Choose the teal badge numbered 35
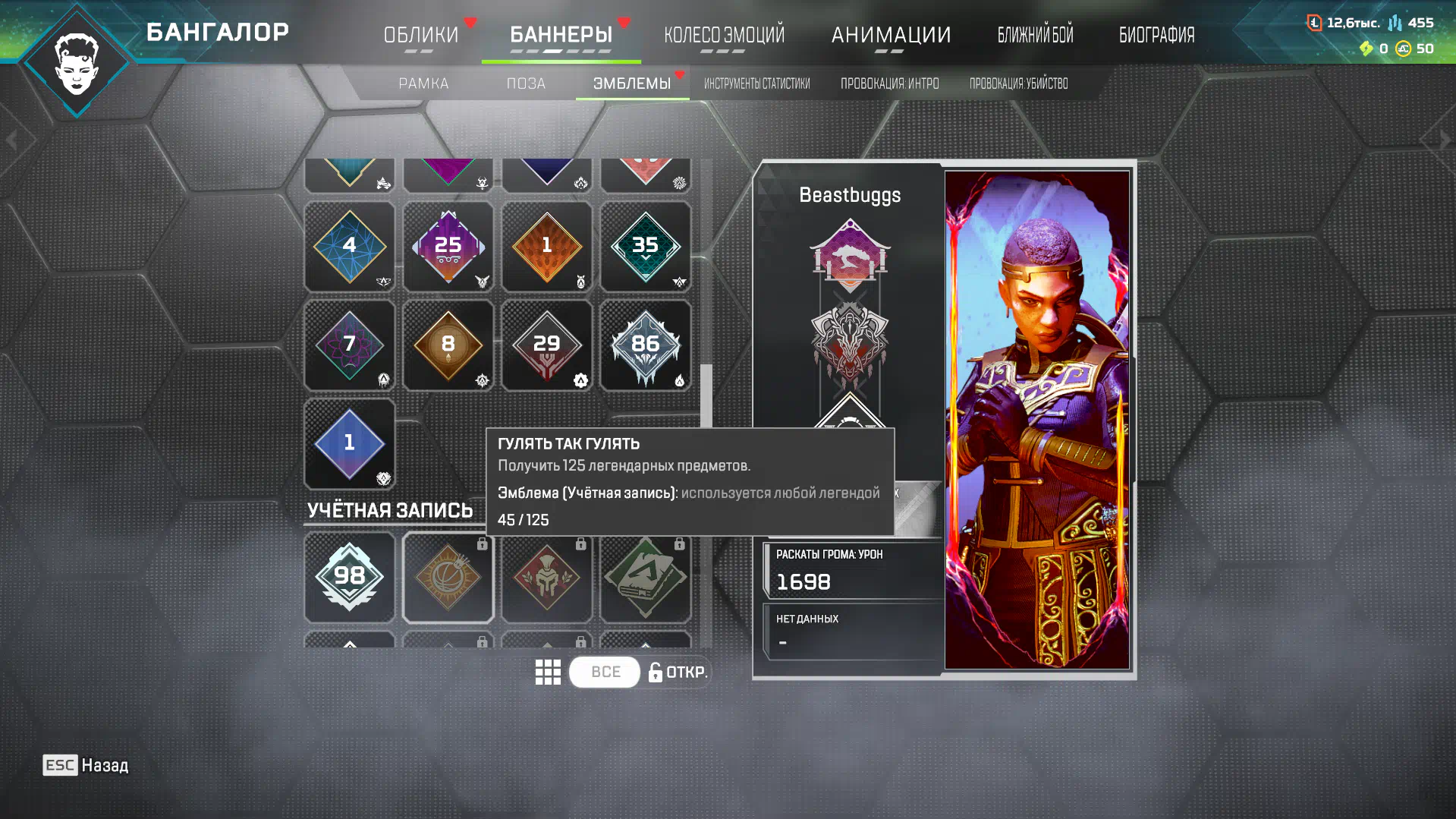The width and height of the screenshot is (1456, 819). pyautogui.click(x=645, y=247)
